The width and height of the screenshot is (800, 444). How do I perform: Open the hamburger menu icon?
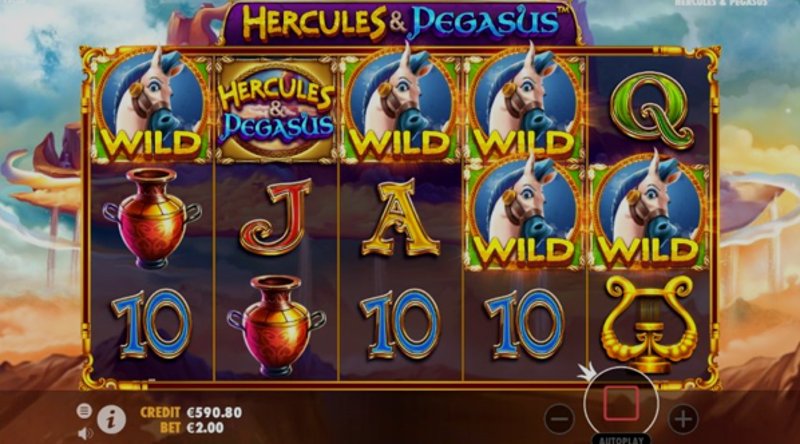(84, 410)
